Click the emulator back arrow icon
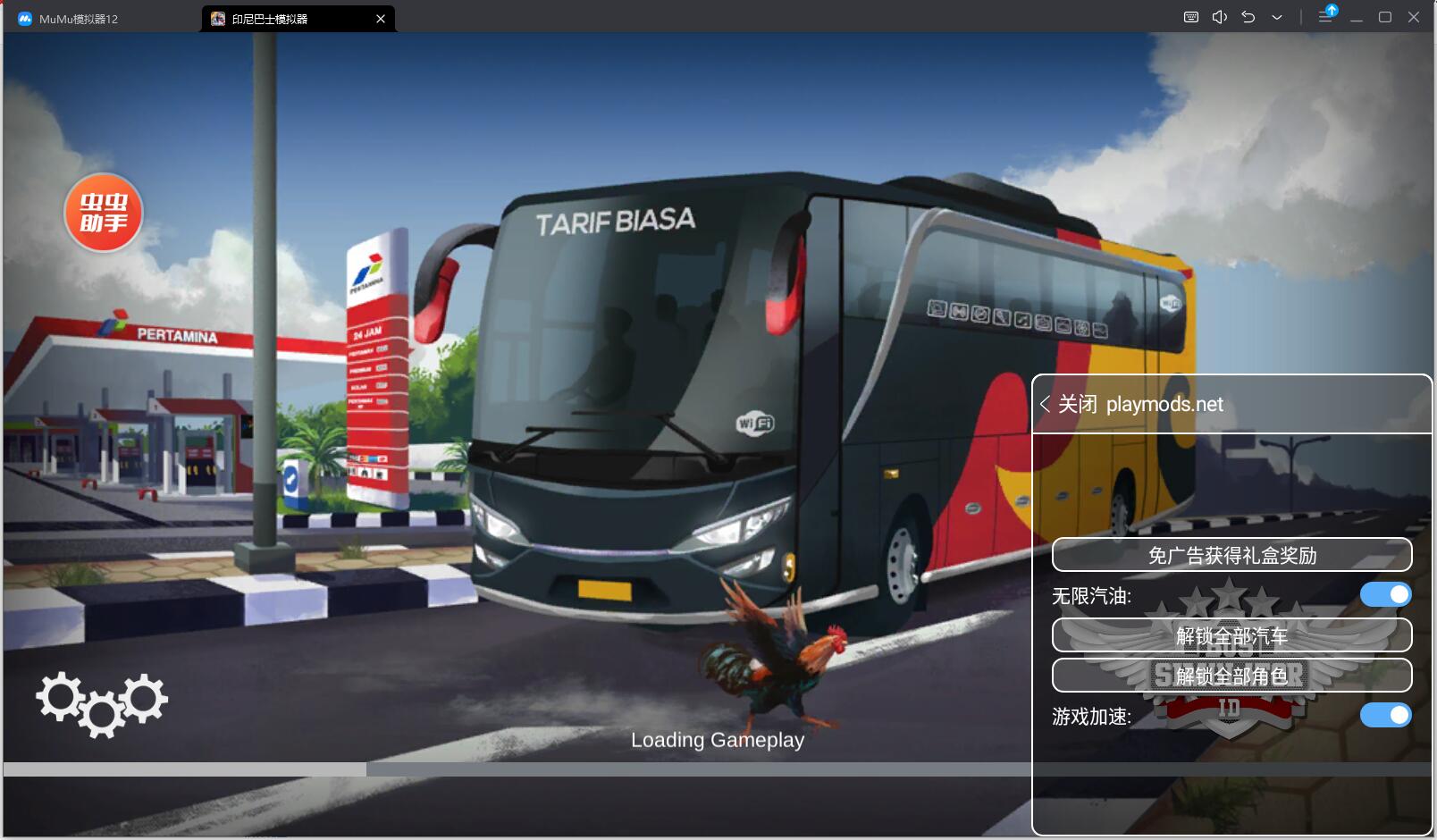Screen dimensions: 1437x840 pyautogui.click(x=1248, y=18)
